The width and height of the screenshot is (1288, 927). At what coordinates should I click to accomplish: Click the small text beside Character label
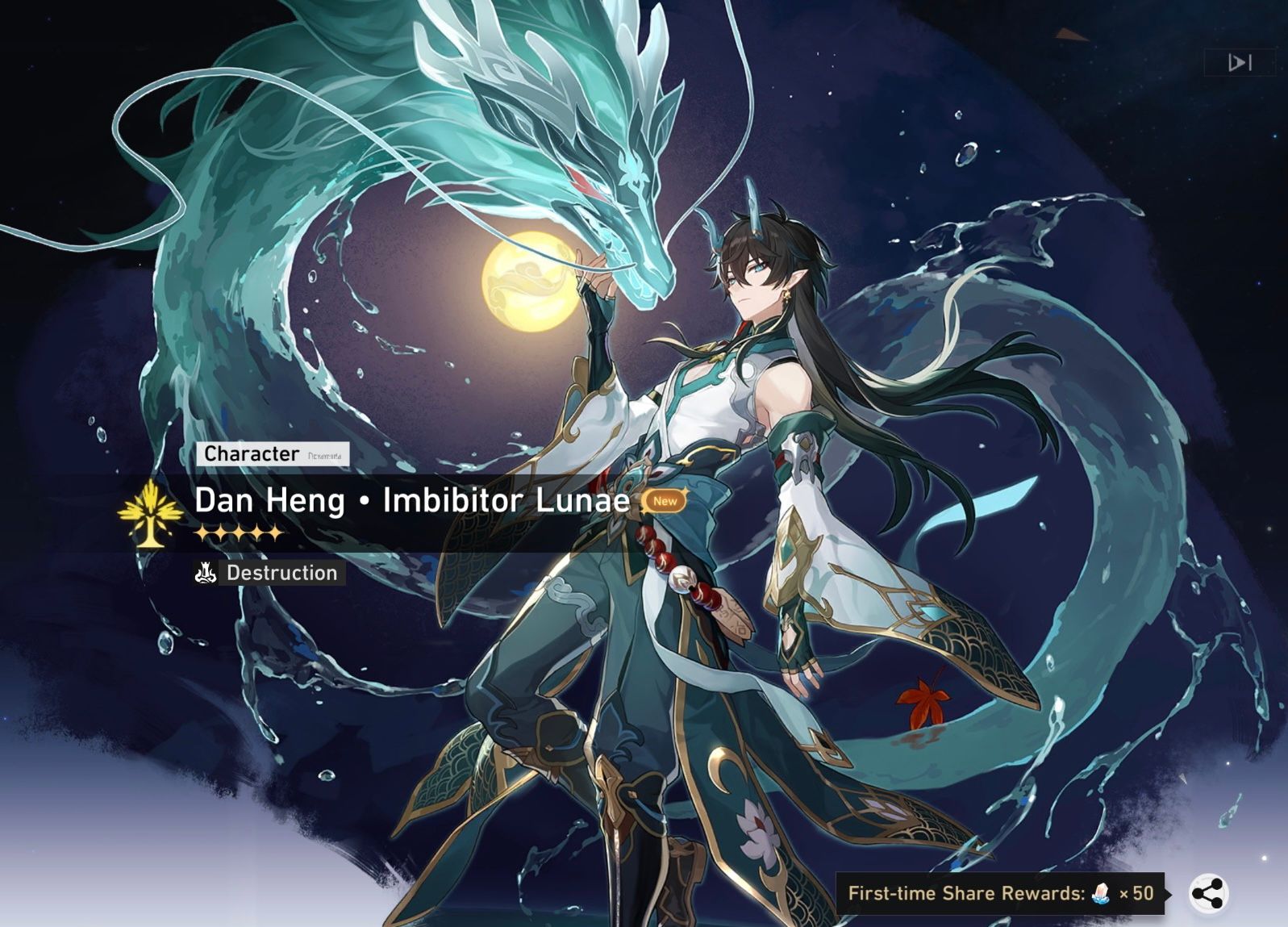point(325,456)
